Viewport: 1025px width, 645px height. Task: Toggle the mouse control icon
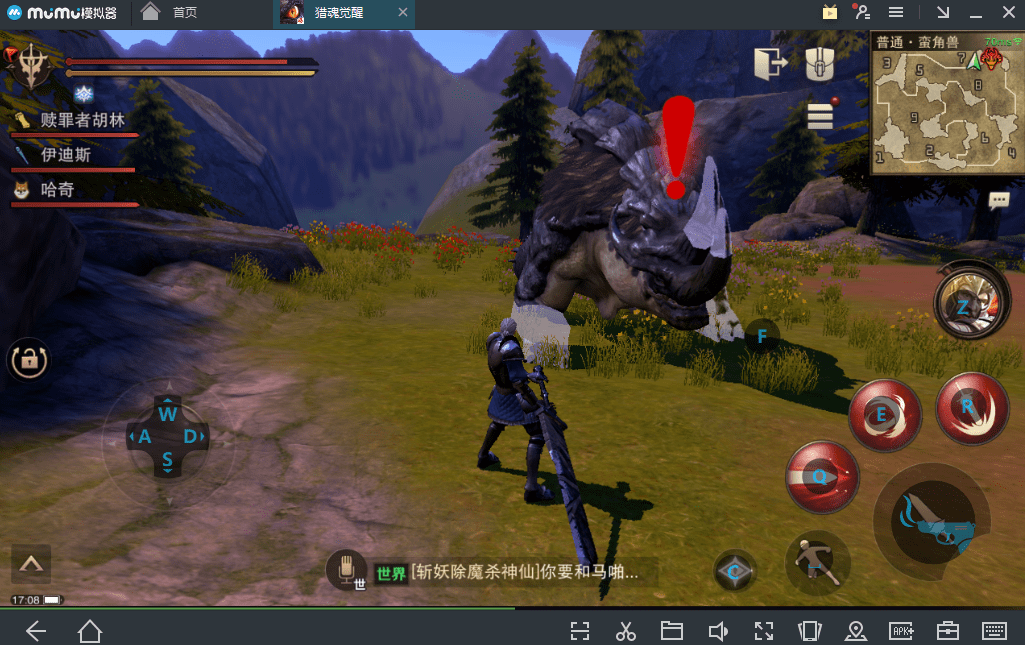[819, 64]
